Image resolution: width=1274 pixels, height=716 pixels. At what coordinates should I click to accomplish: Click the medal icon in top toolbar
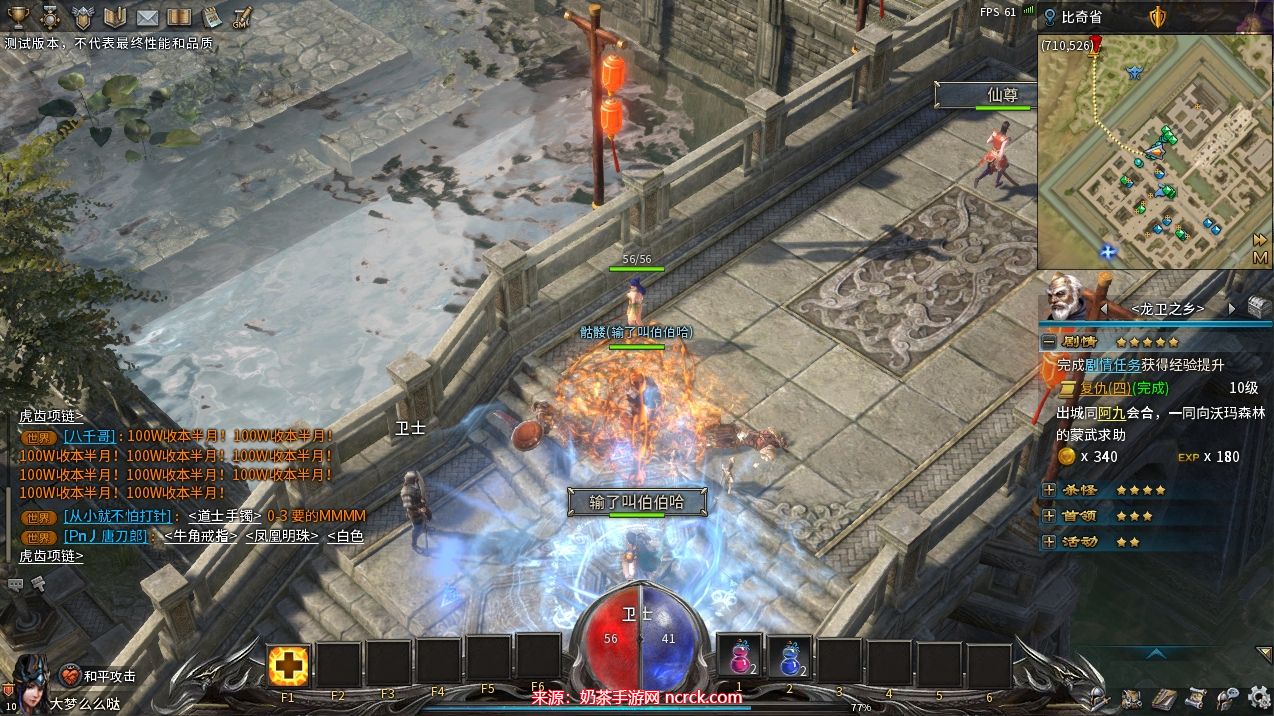coord(51,17)
